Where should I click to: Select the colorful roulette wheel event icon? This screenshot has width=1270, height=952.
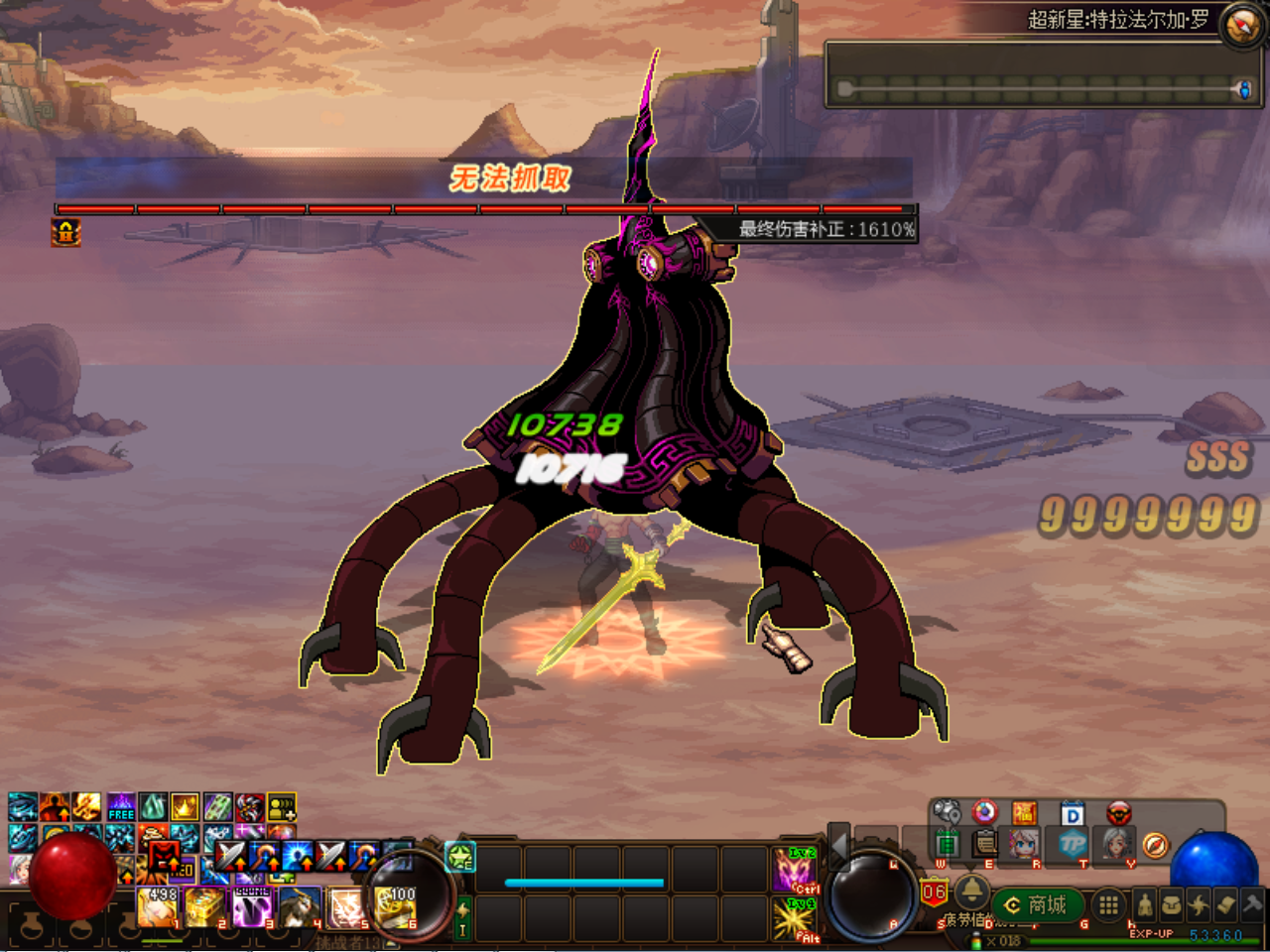[x=984, y=810]
